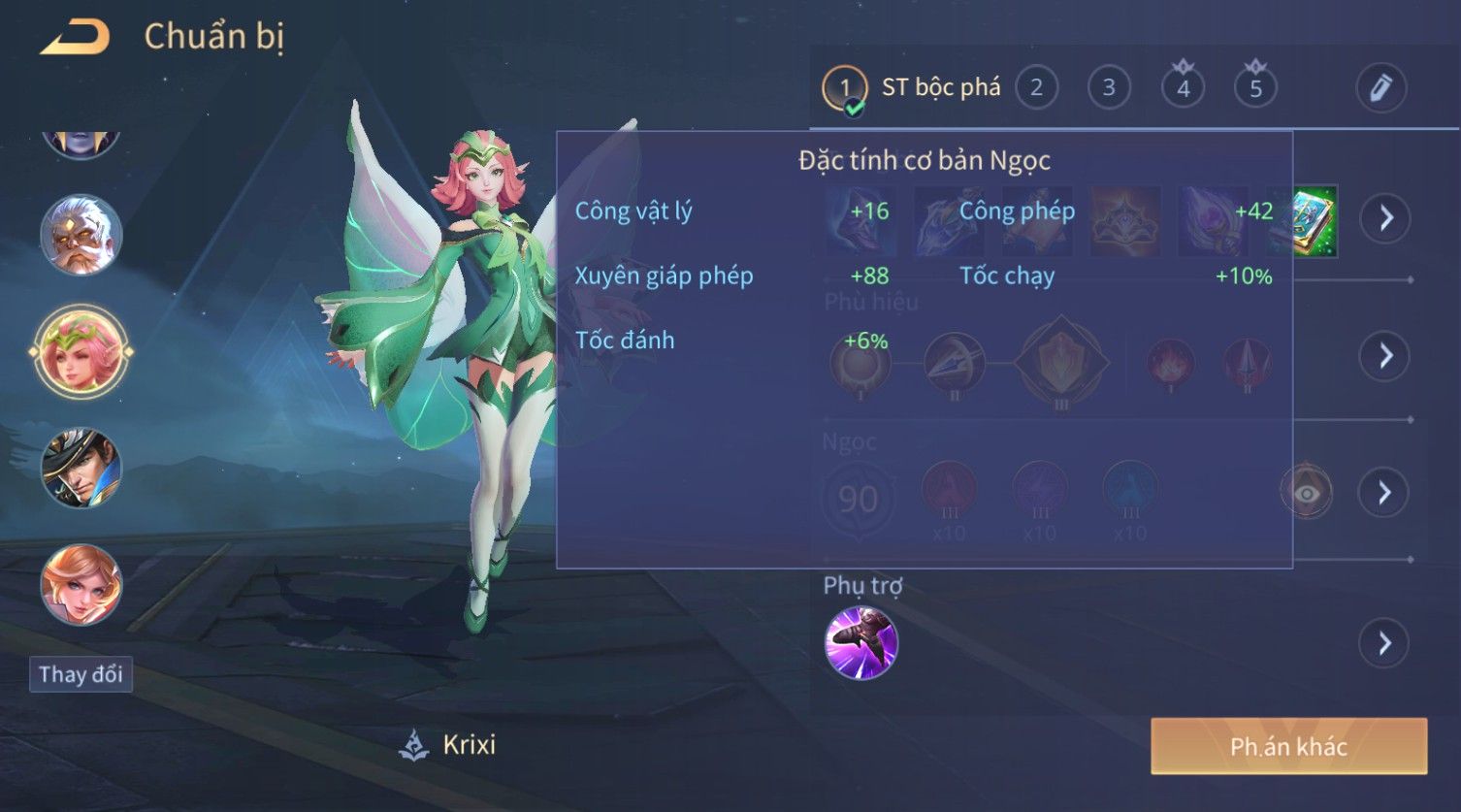Screen dimensions: 1461x812
Task: Click the Thay đổi hero button
Action: click(81, 674)
